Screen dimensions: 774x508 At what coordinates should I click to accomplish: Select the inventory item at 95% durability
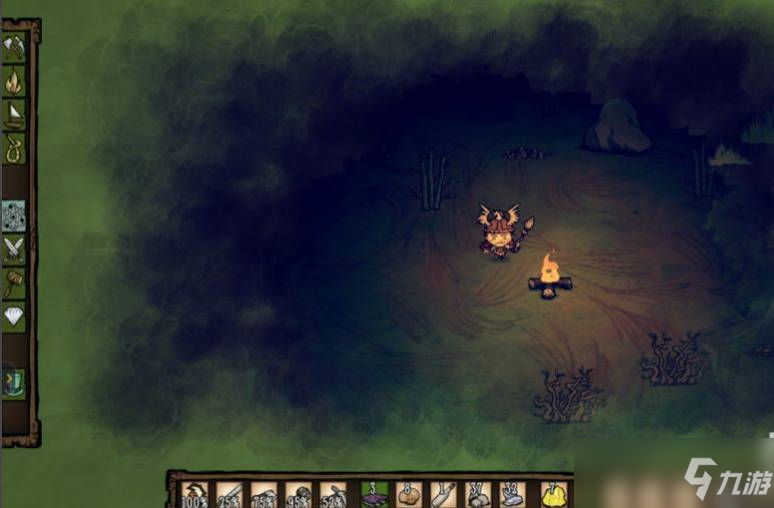coord(298,494)
